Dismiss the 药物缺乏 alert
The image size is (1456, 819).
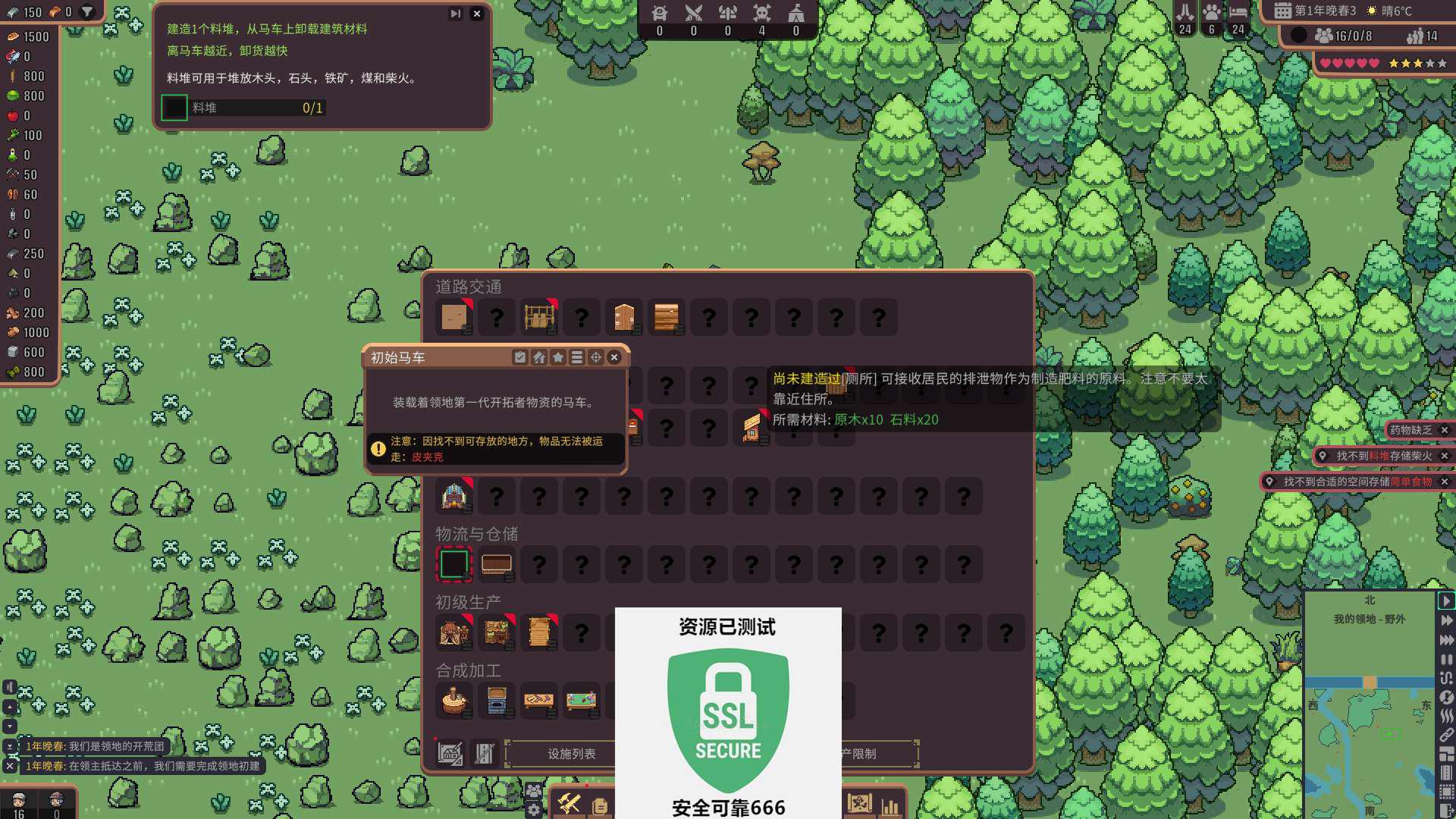pyautogui.click(x=1445, y=430)
